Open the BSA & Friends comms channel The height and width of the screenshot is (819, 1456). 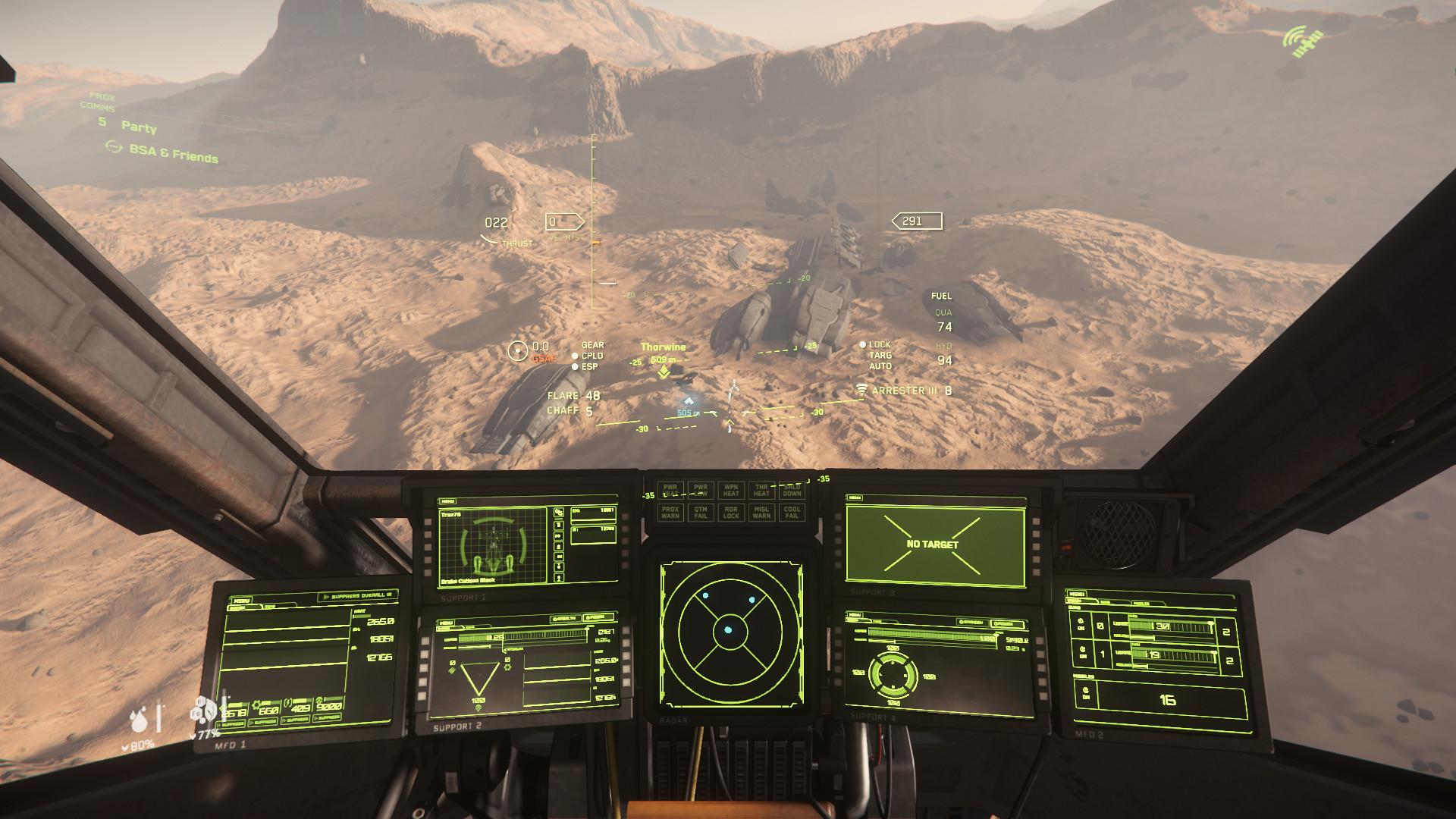[174, 153]
